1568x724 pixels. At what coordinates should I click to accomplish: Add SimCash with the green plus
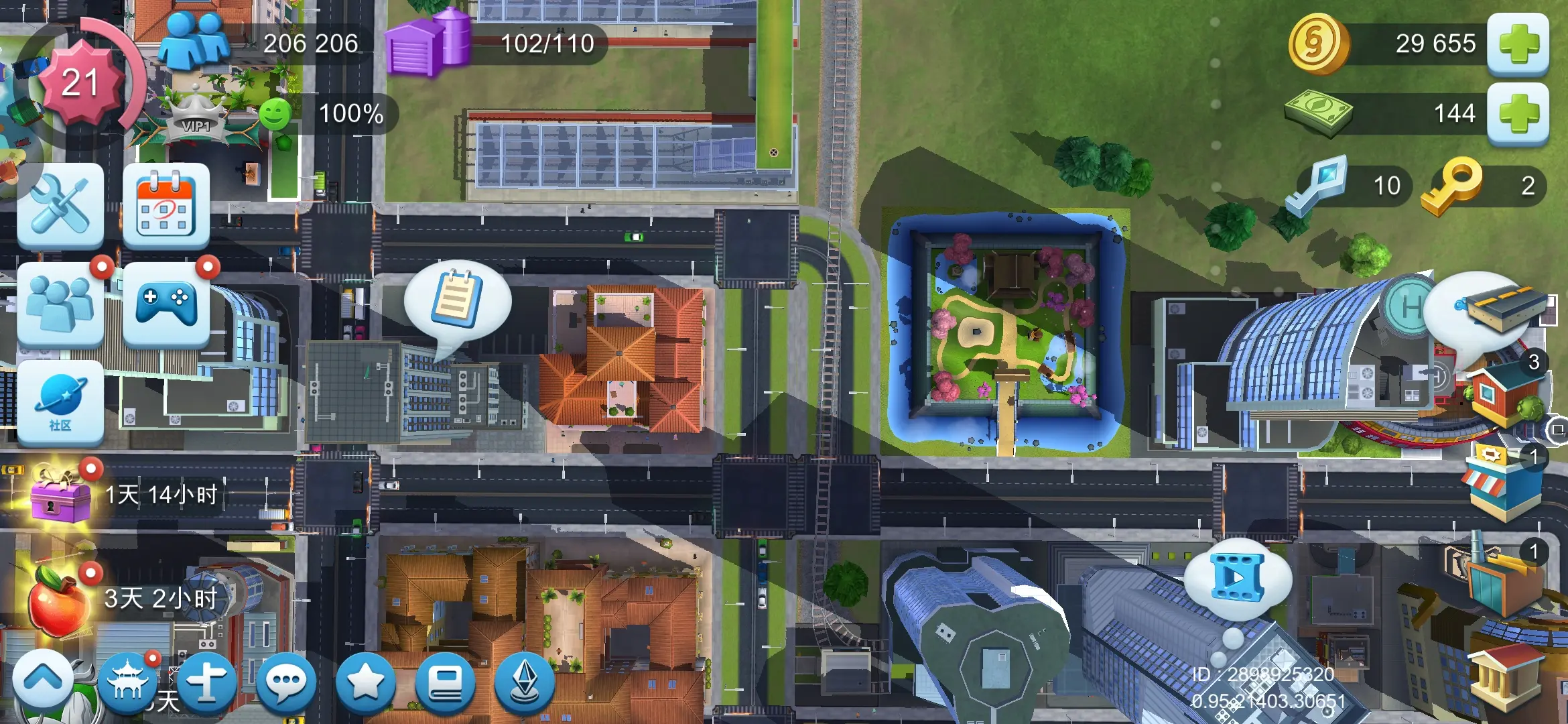(x=1518, y=114)
